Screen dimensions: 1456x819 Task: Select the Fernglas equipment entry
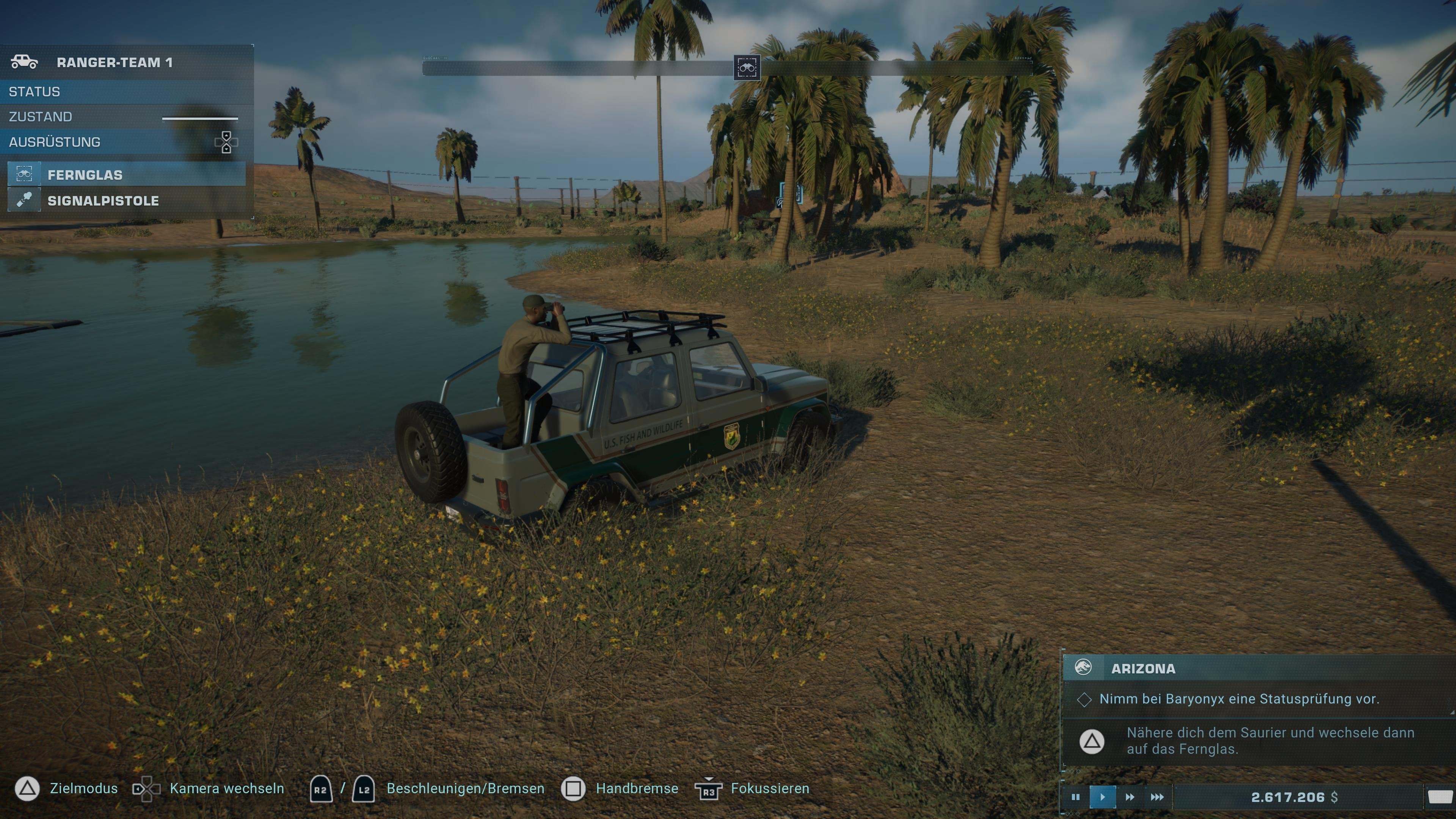pos(85,175)
